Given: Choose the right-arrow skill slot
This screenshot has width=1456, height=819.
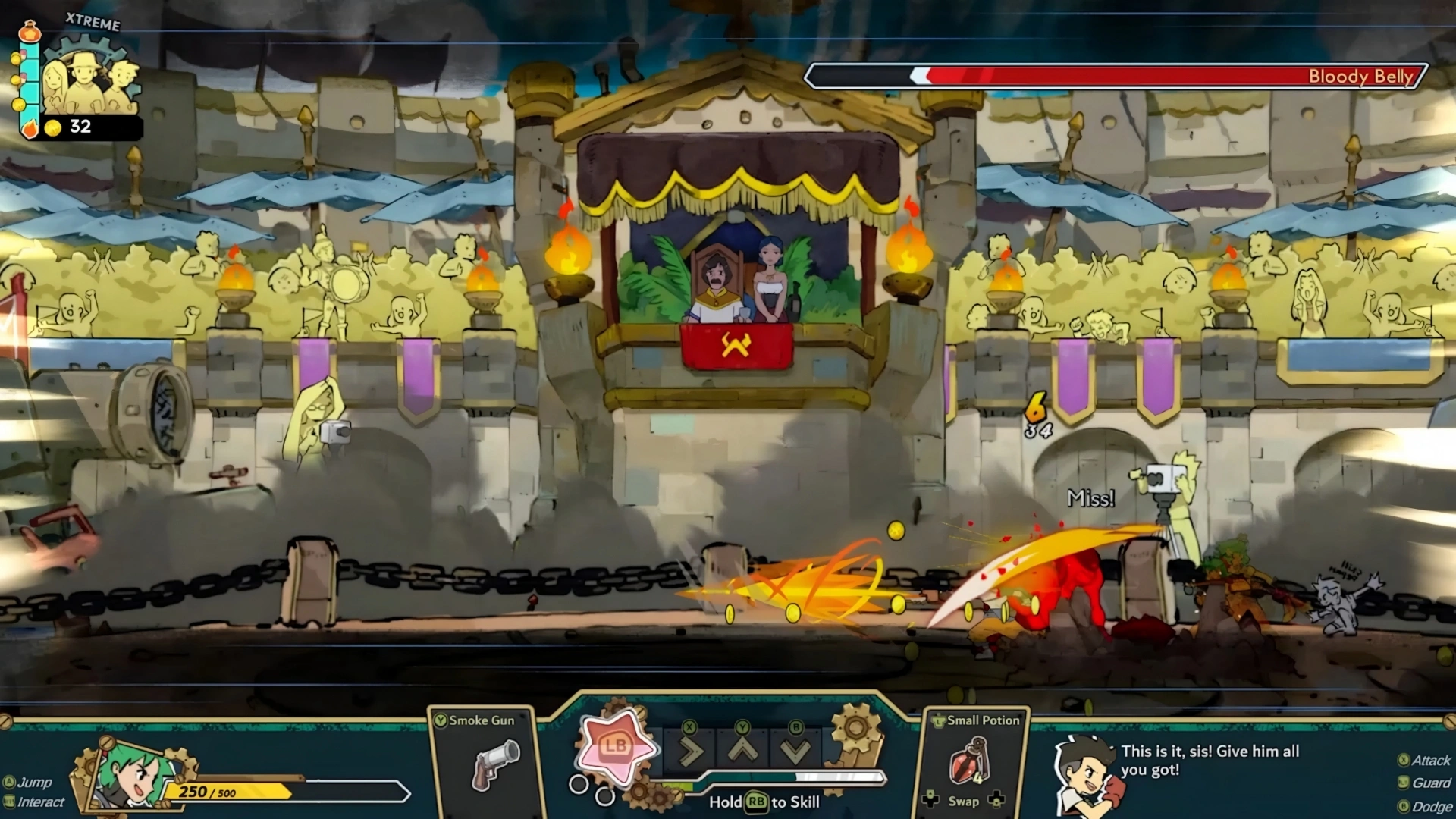Looking at the screenshot, I should tap(690, 751).
